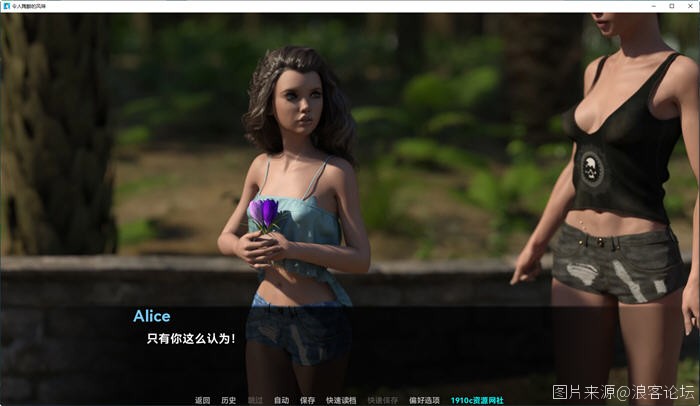This screenshot has height=406, width=700.
Task: Open the 历史 (History) log
Action: click(229, 400)
